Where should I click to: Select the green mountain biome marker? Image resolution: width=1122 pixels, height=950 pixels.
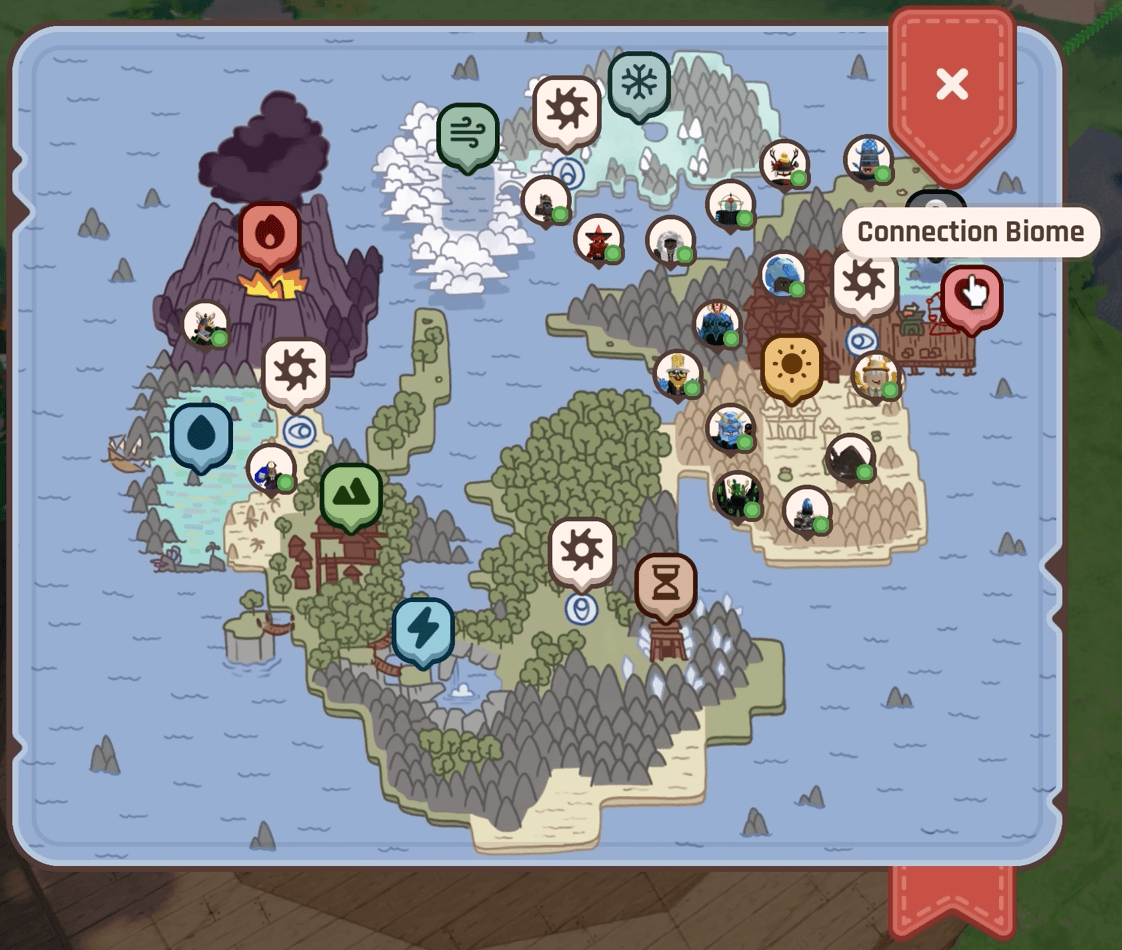pyautogui.click(x=351, y=494)
